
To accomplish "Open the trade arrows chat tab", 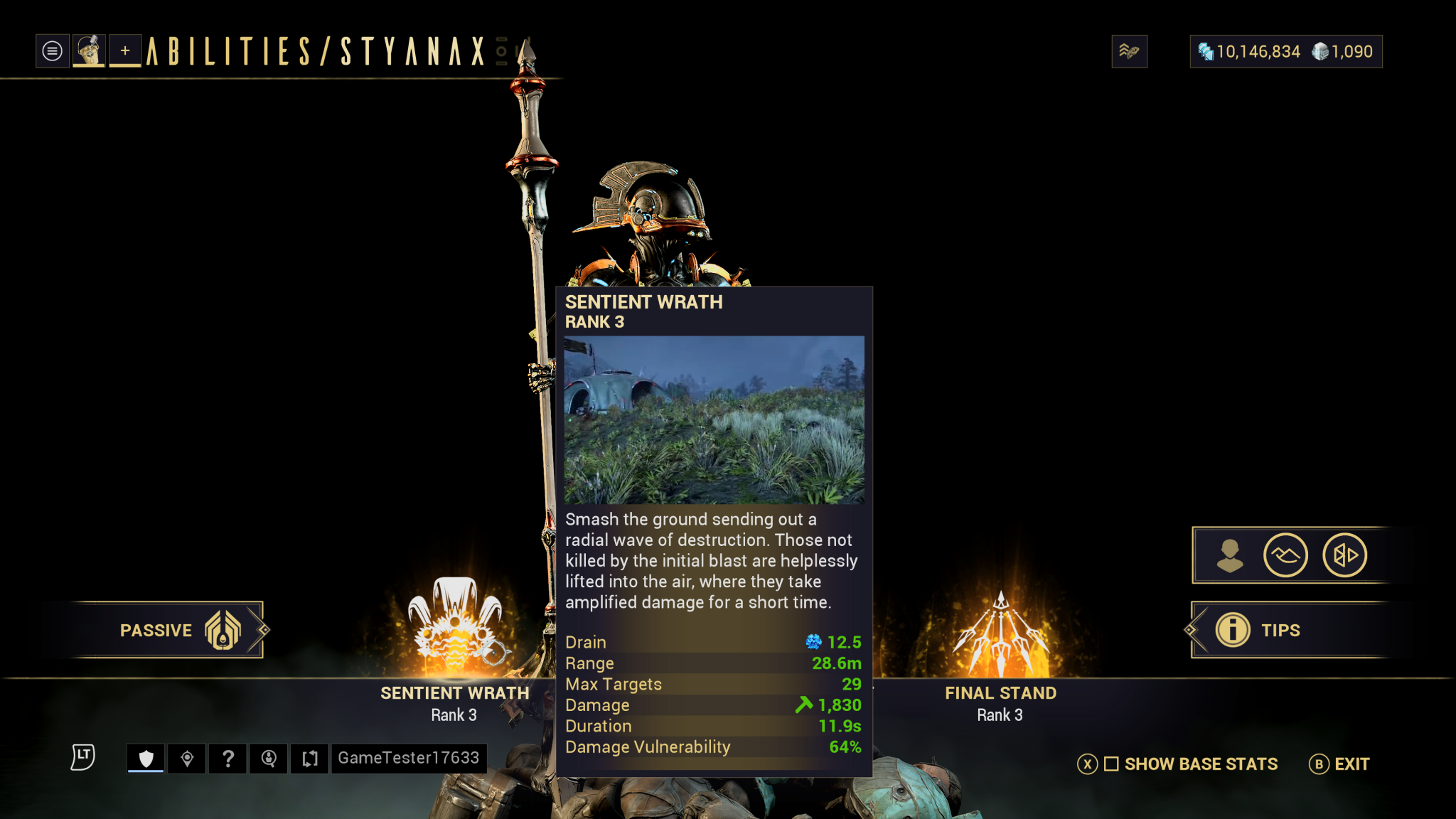I will pyautogui.click(x=310, y=759).
